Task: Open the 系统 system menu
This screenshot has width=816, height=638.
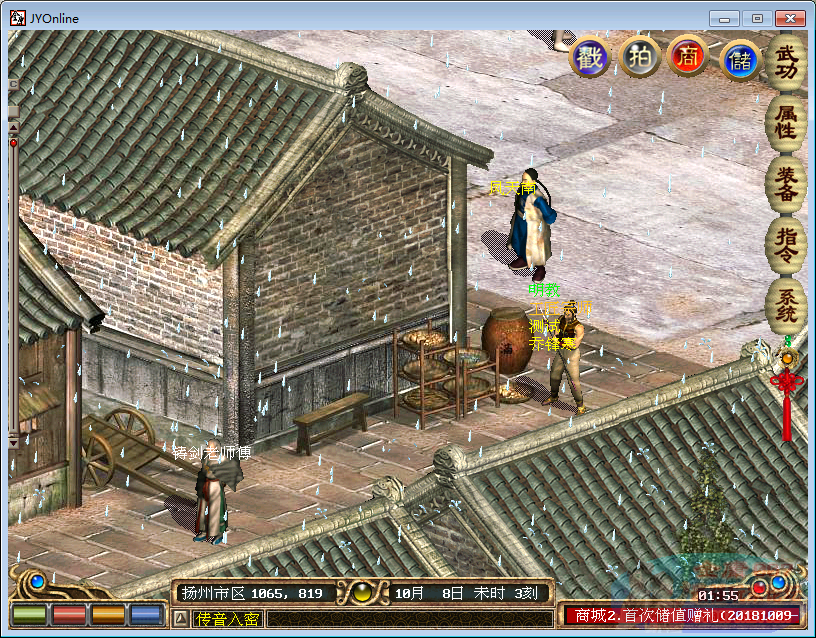Action: (787, 304)
